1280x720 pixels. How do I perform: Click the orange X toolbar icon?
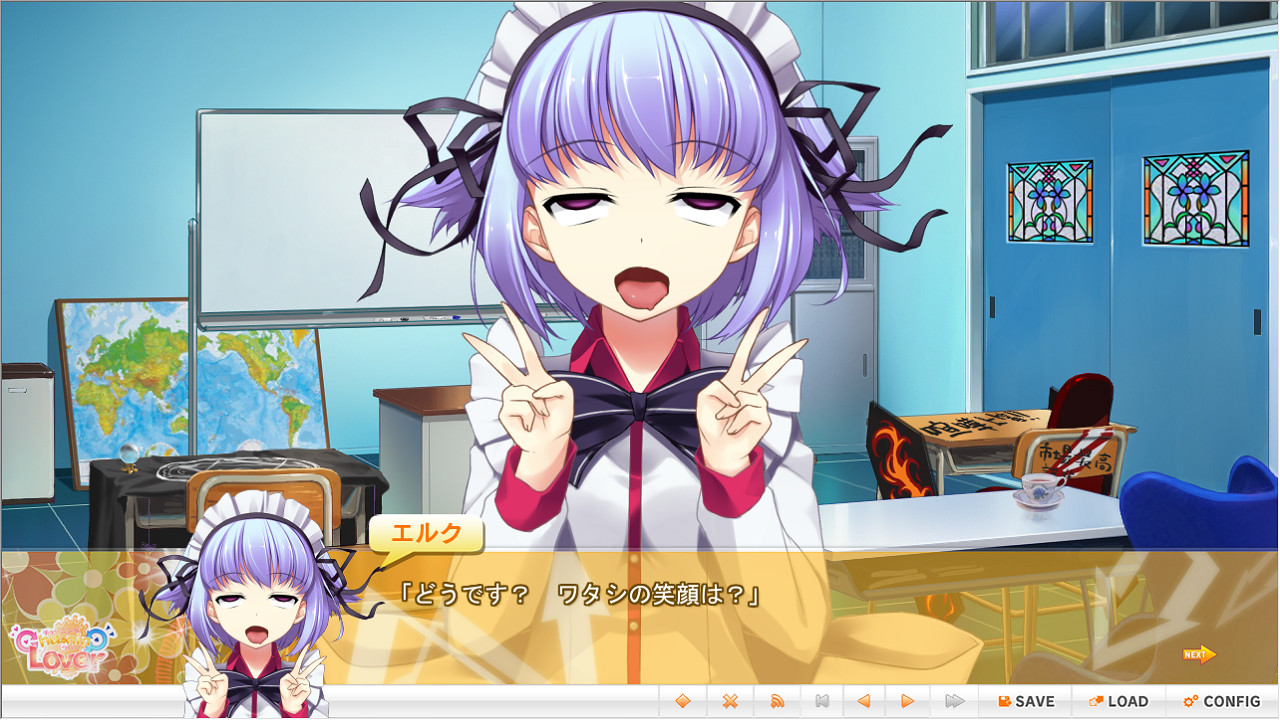point(731,701)
